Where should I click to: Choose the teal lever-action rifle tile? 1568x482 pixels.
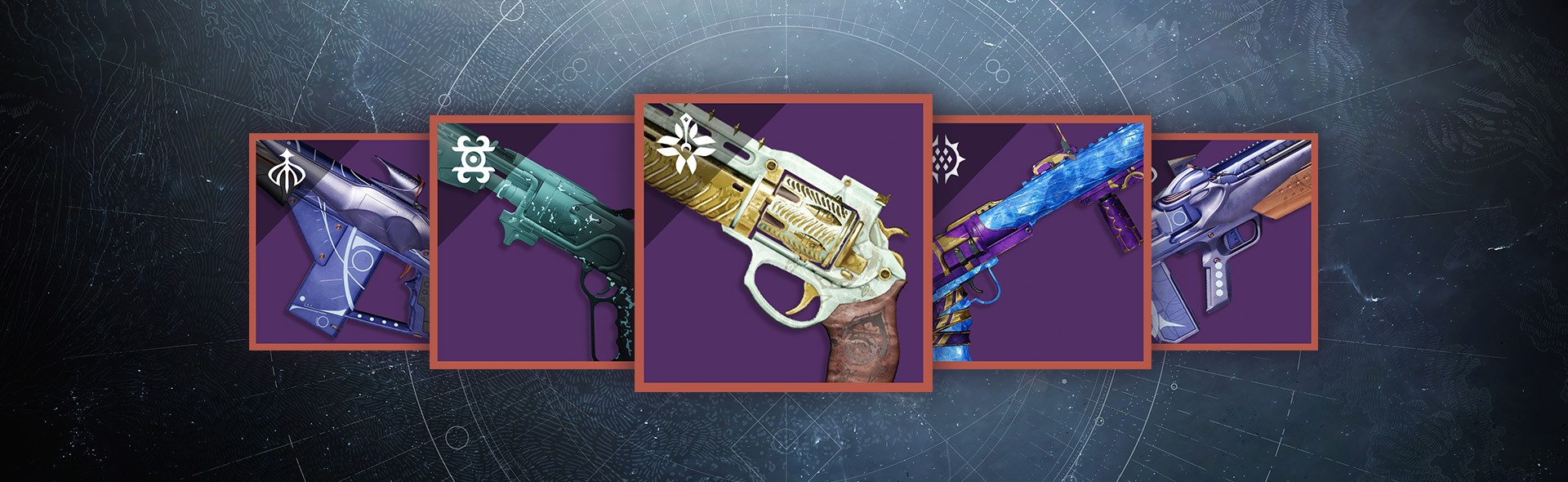532,243
